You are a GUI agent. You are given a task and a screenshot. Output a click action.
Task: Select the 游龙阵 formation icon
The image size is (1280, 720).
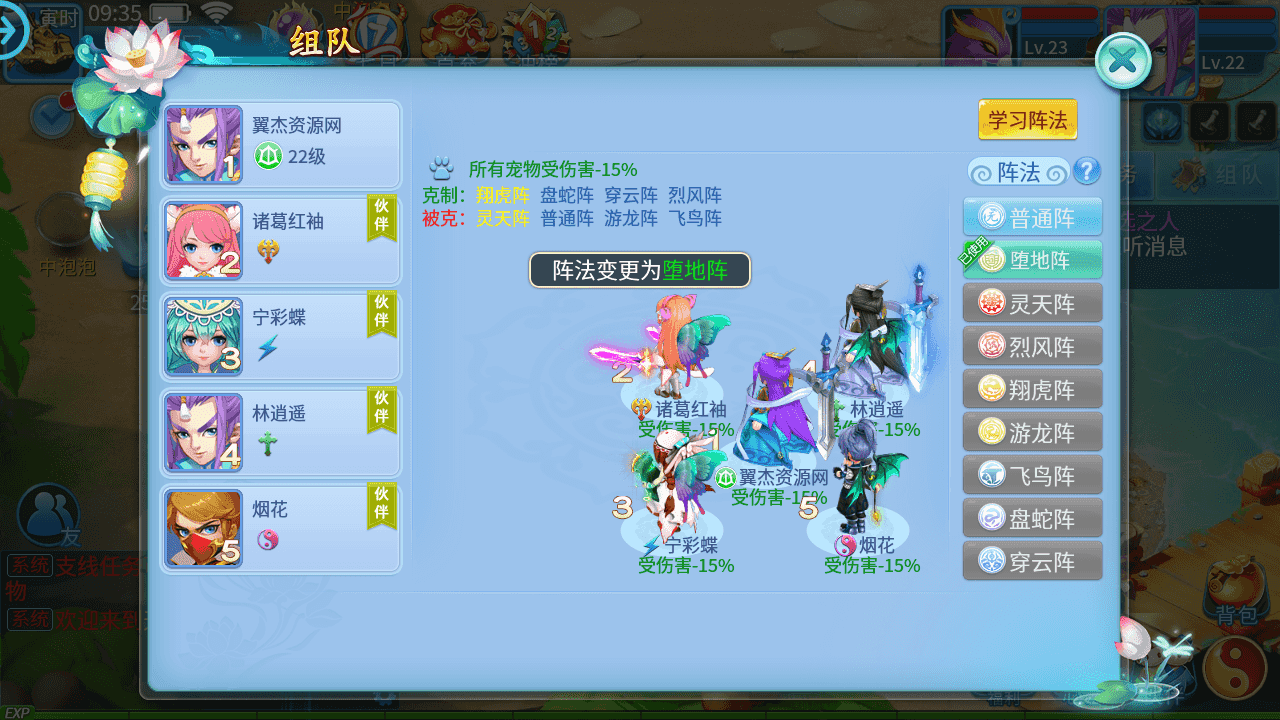pyautogui.click(x=1032, y=432)
